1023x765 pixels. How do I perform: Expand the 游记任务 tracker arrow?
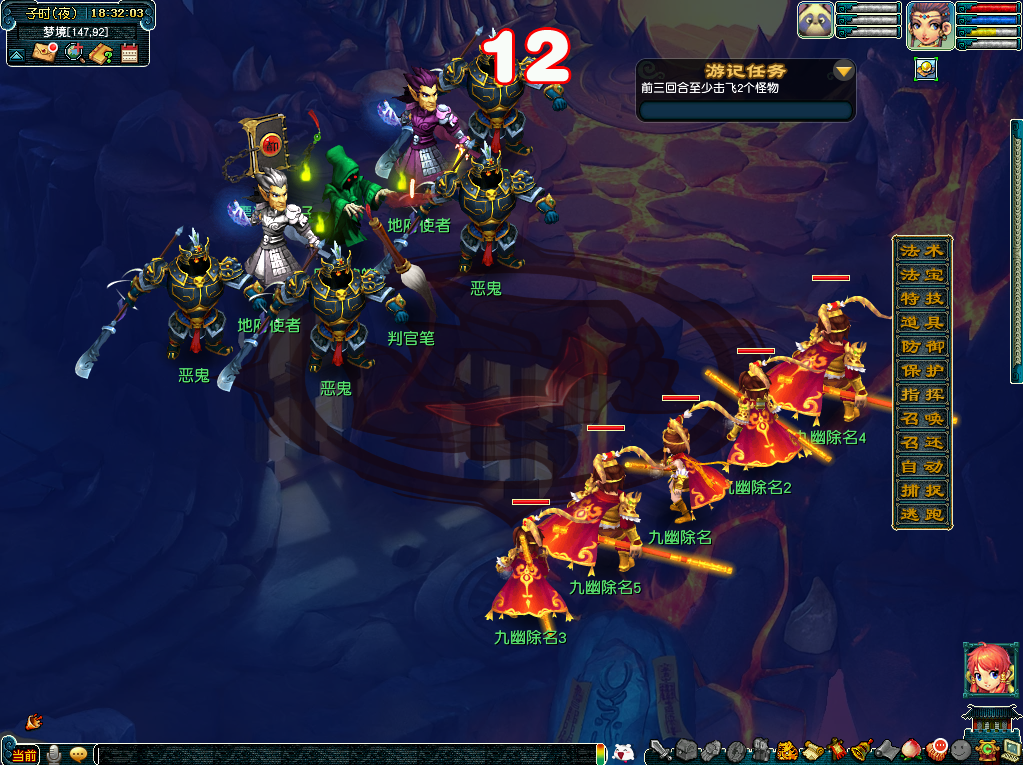coord(844,71)
